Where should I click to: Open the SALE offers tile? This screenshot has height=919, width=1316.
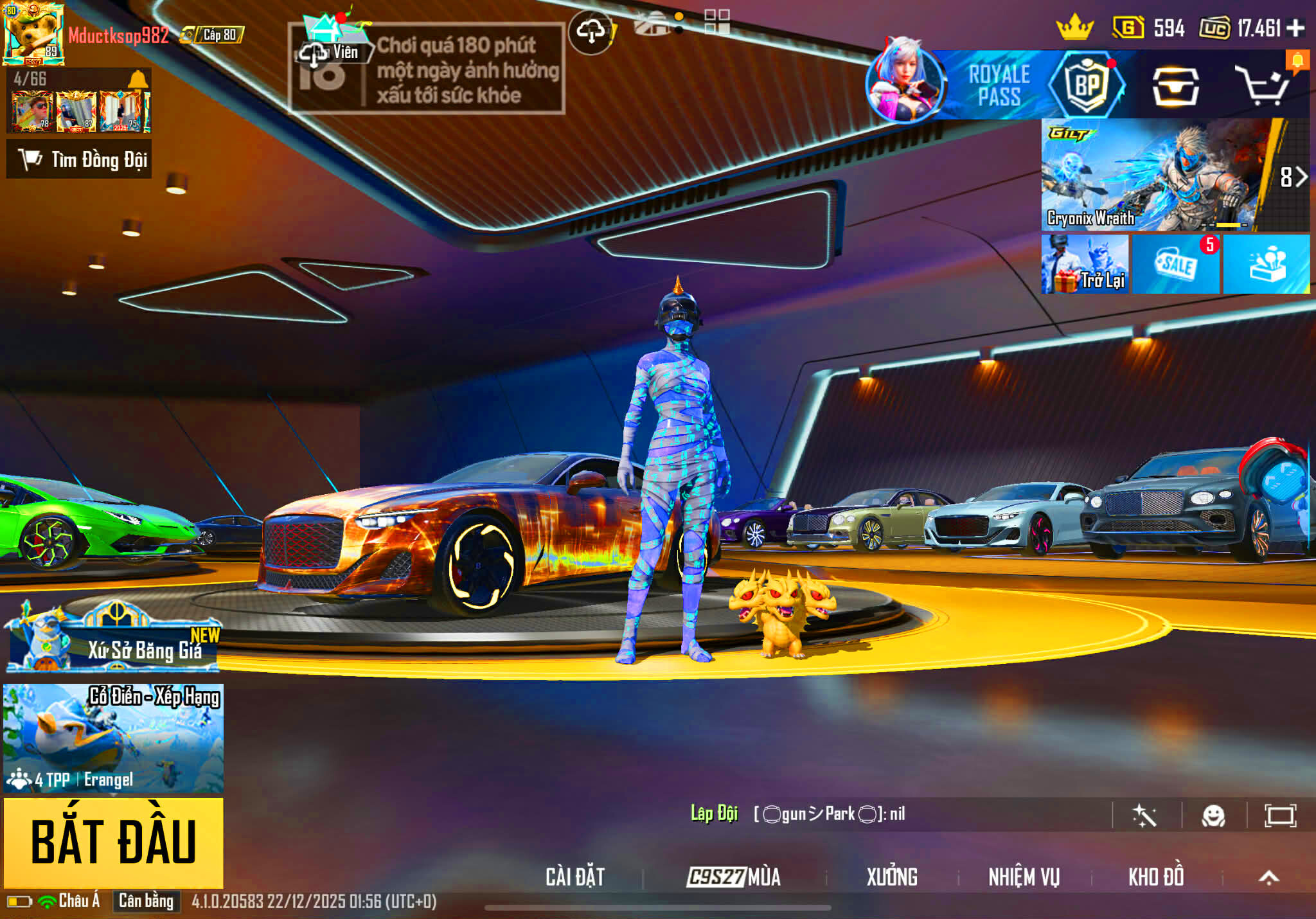point(1175,264)
